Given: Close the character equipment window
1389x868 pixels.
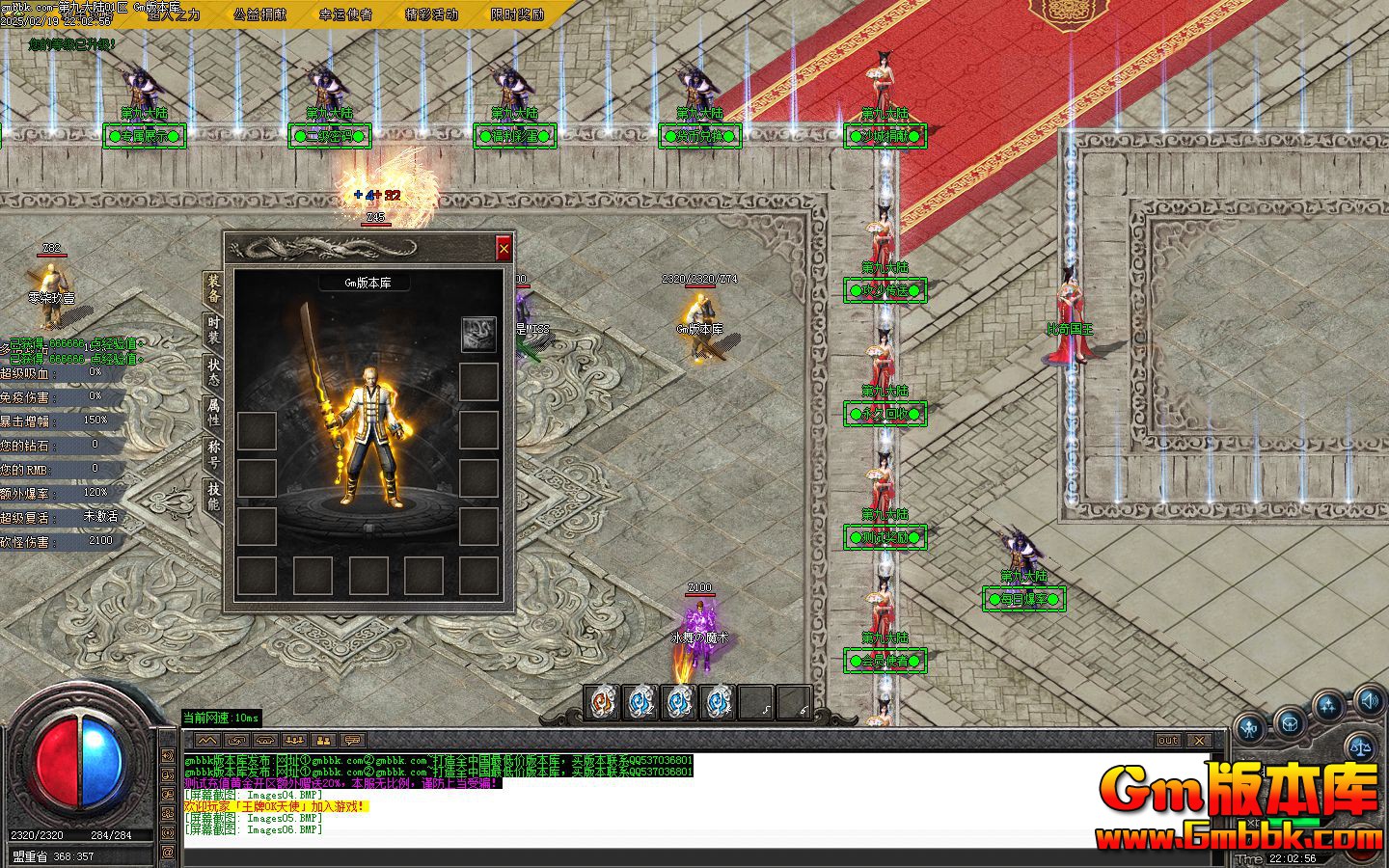Looking at the screenshot, I should pyautogui.click(x=504, y=249).
